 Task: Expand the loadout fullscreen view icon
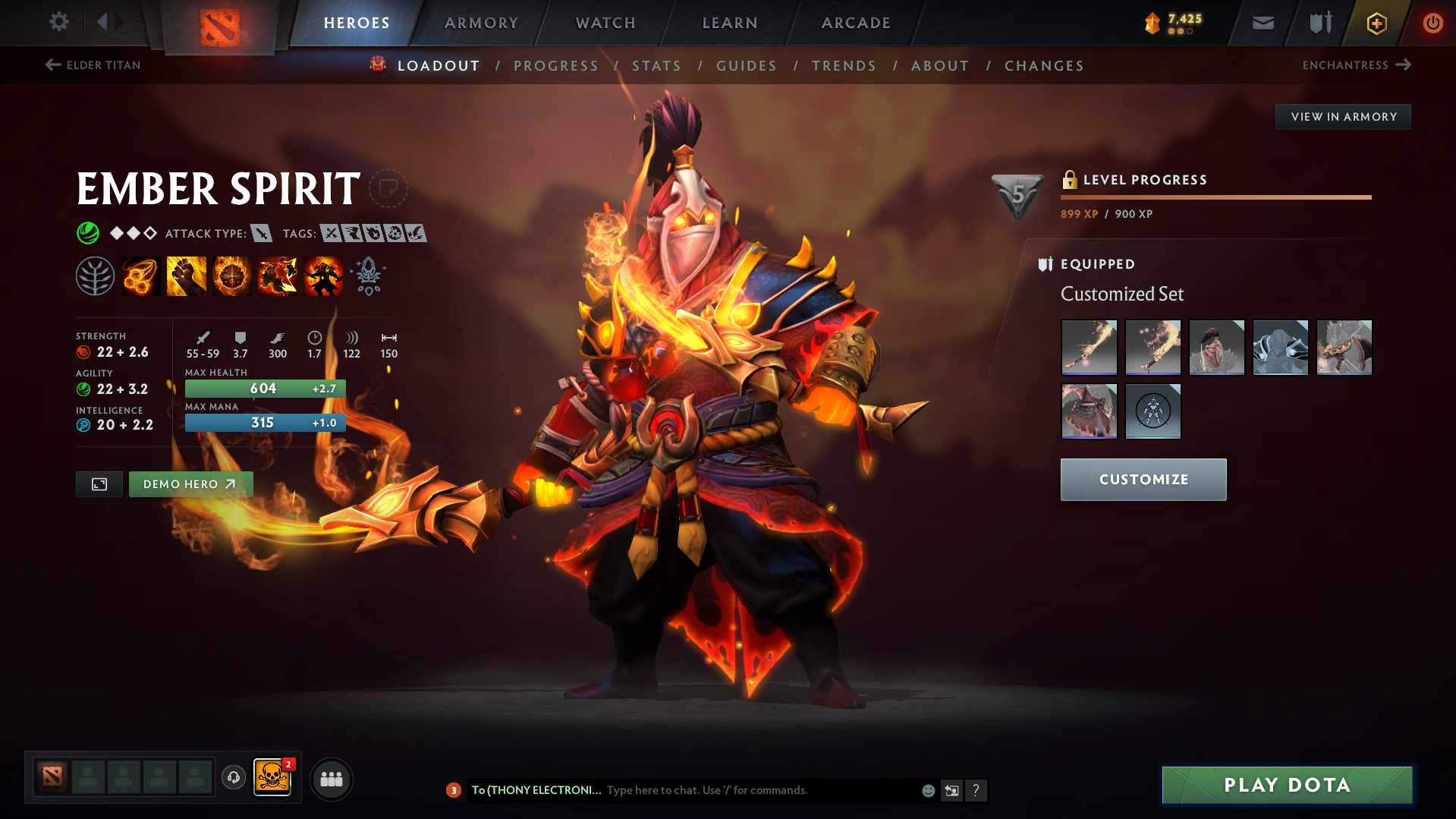(99, 484)
